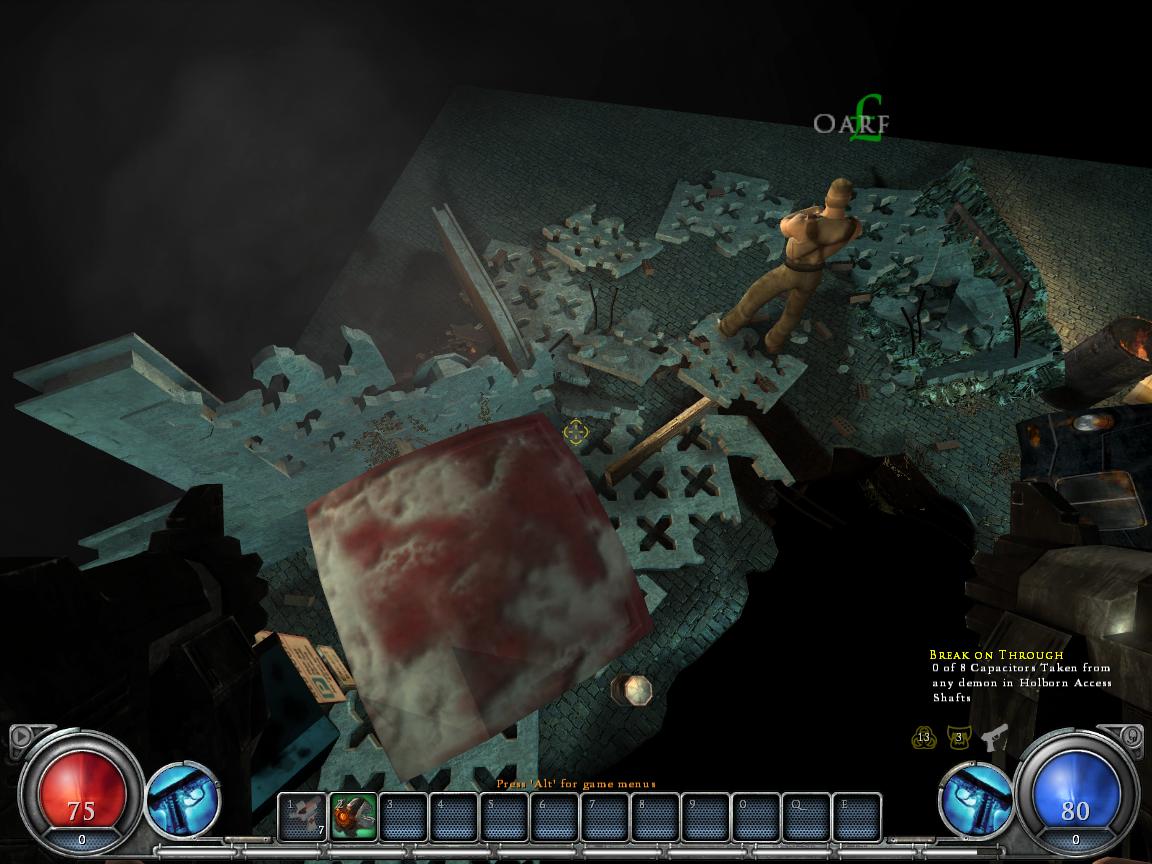This screenshot has width=1152, height=864.
Task: Select the item in hotbar slot 1
Action: click(302, 817)
